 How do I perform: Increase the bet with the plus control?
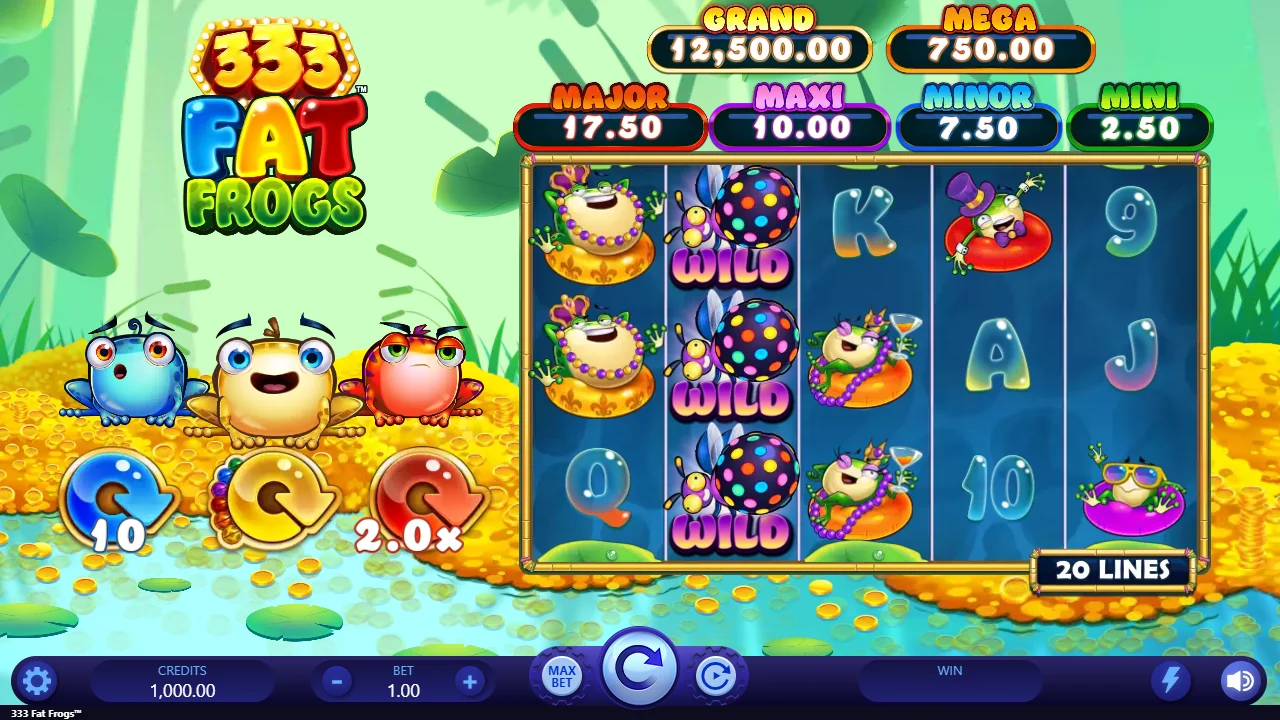coord(469,680)
